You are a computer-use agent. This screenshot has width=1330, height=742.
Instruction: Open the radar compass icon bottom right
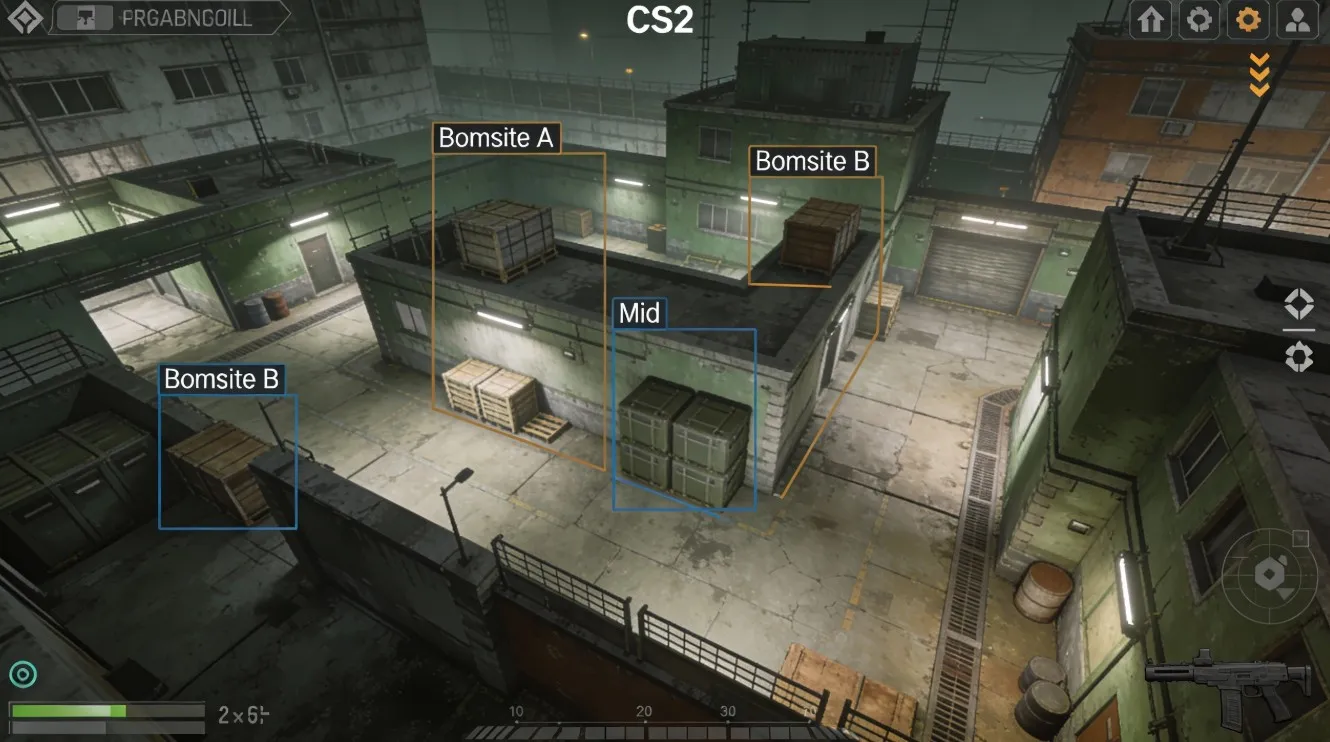coord(1268,575)
